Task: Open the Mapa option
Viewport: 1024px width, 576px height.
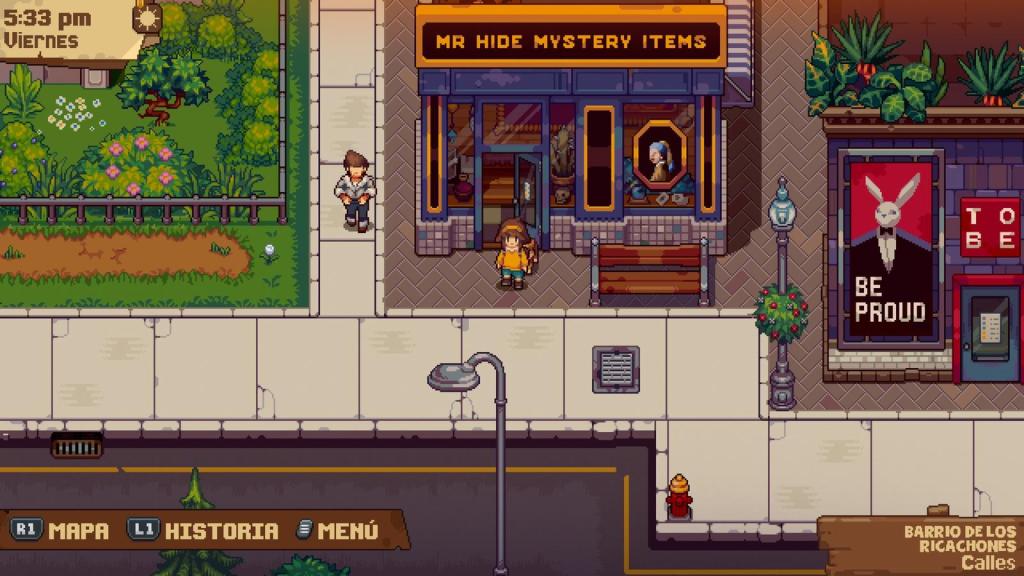Action: coord(62,530)
